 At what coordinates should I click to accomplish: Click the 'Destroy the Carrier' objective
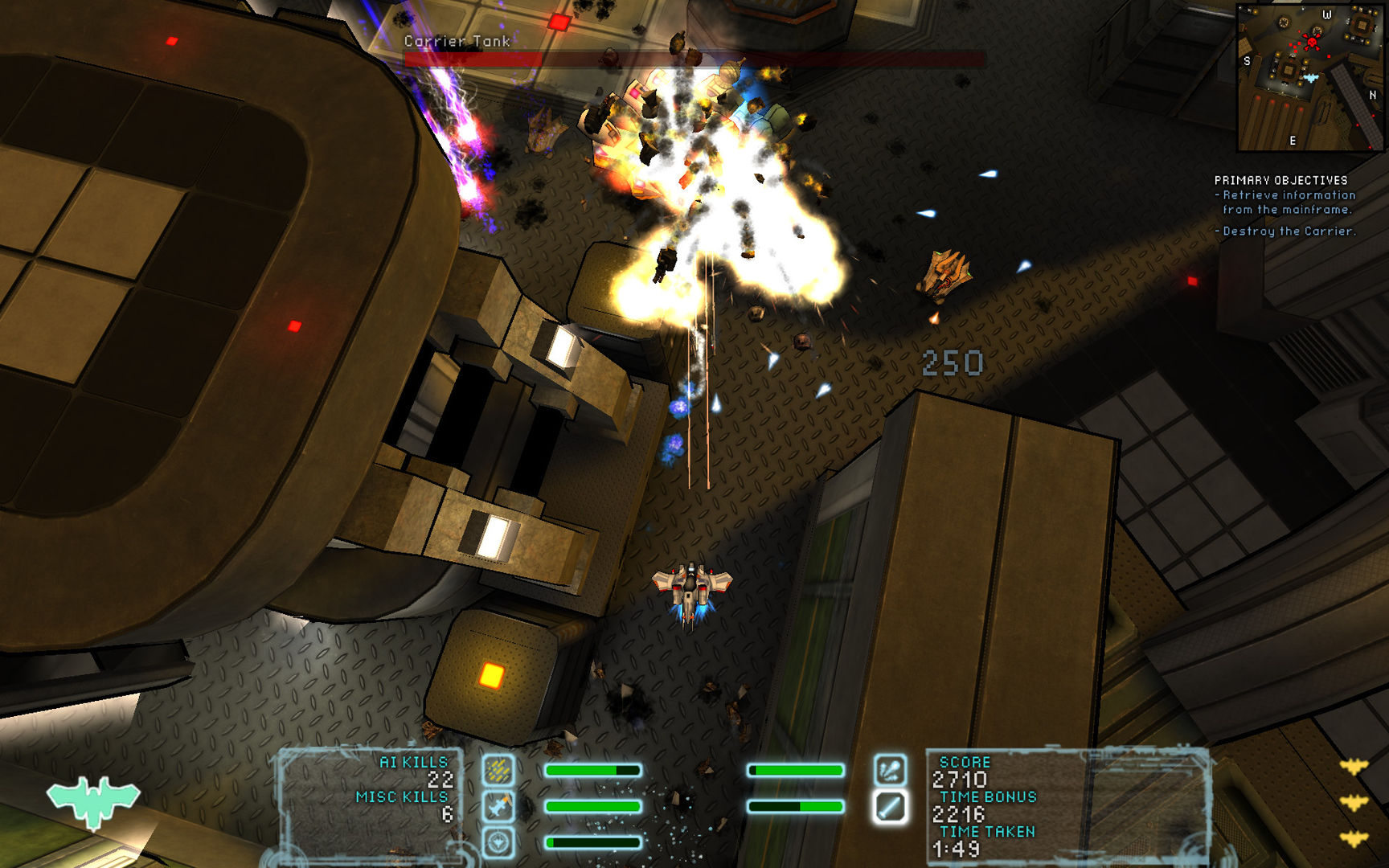coord(1287,230)
